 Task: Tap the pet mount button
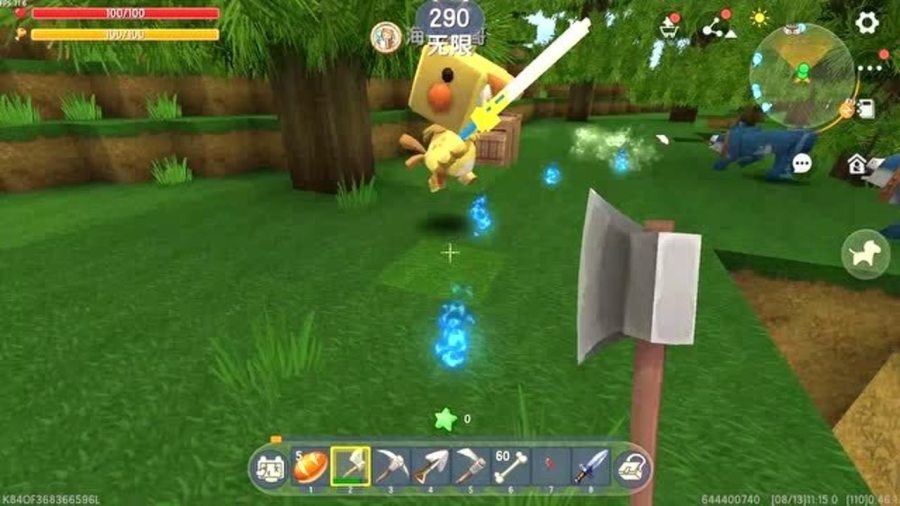(864, 254)
